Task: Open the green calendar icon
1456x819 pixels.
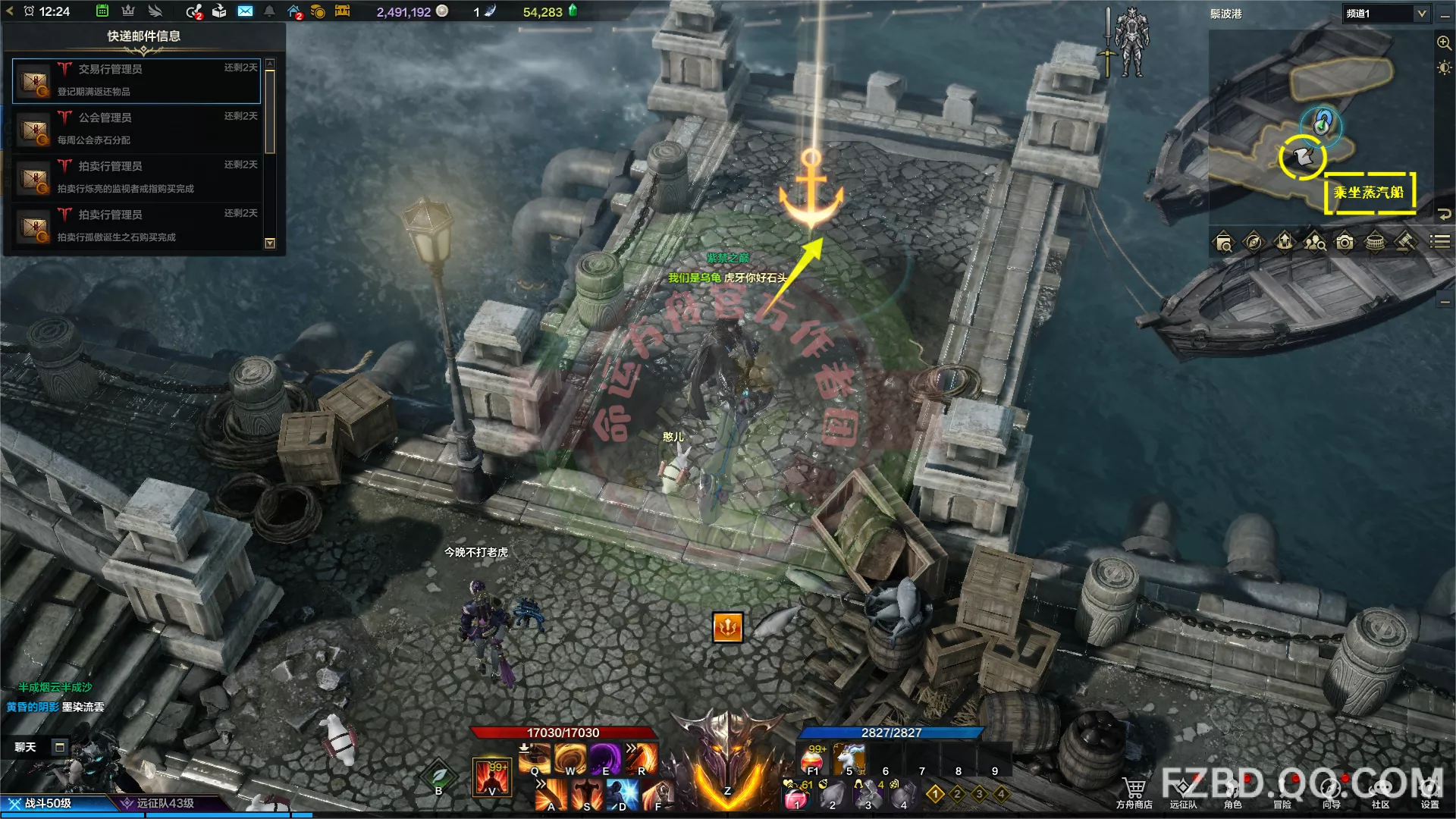Action: (x=102, y=11)
